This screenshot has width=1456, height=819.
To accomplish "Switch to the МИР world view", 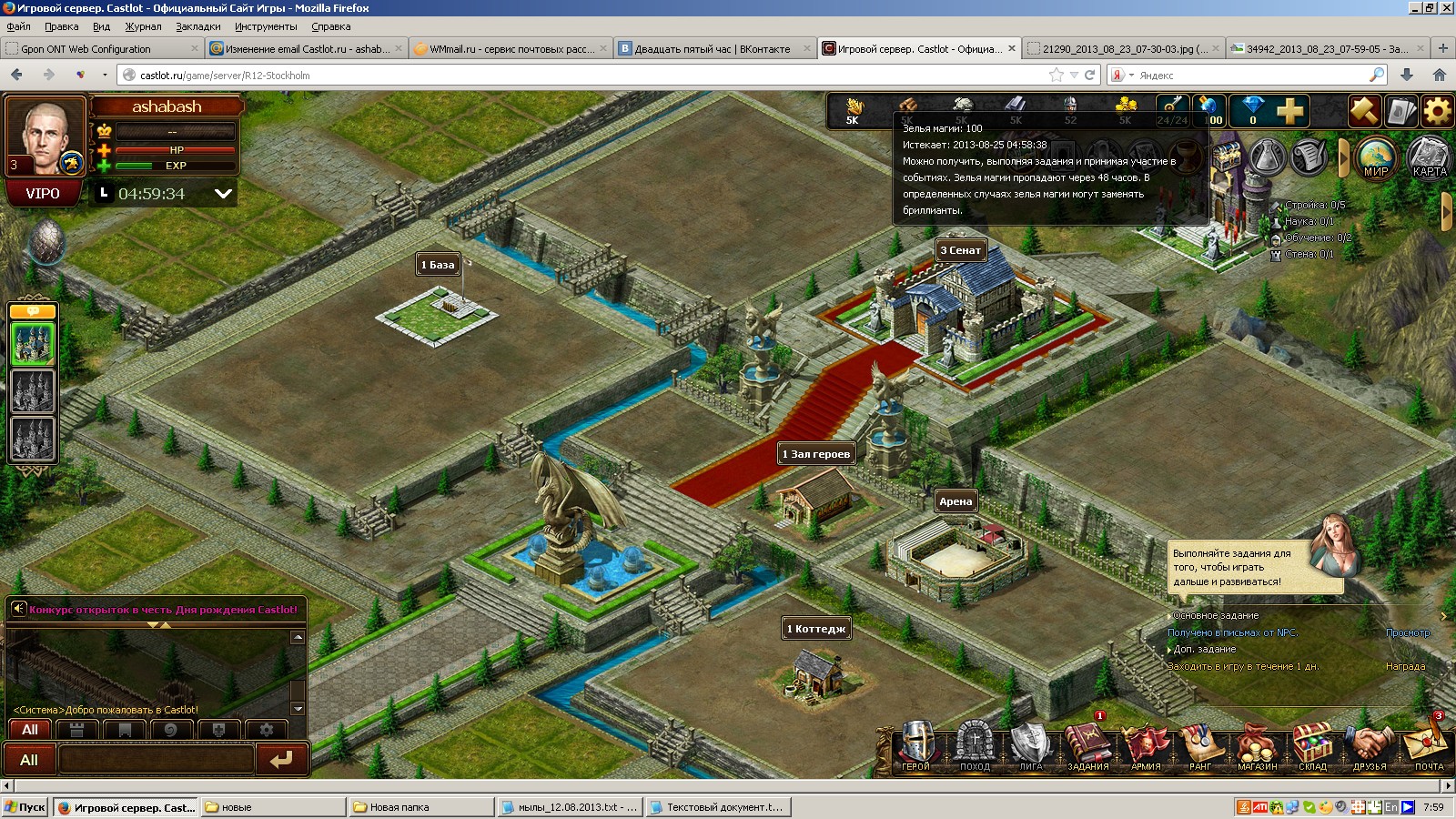I will 1376,157.
